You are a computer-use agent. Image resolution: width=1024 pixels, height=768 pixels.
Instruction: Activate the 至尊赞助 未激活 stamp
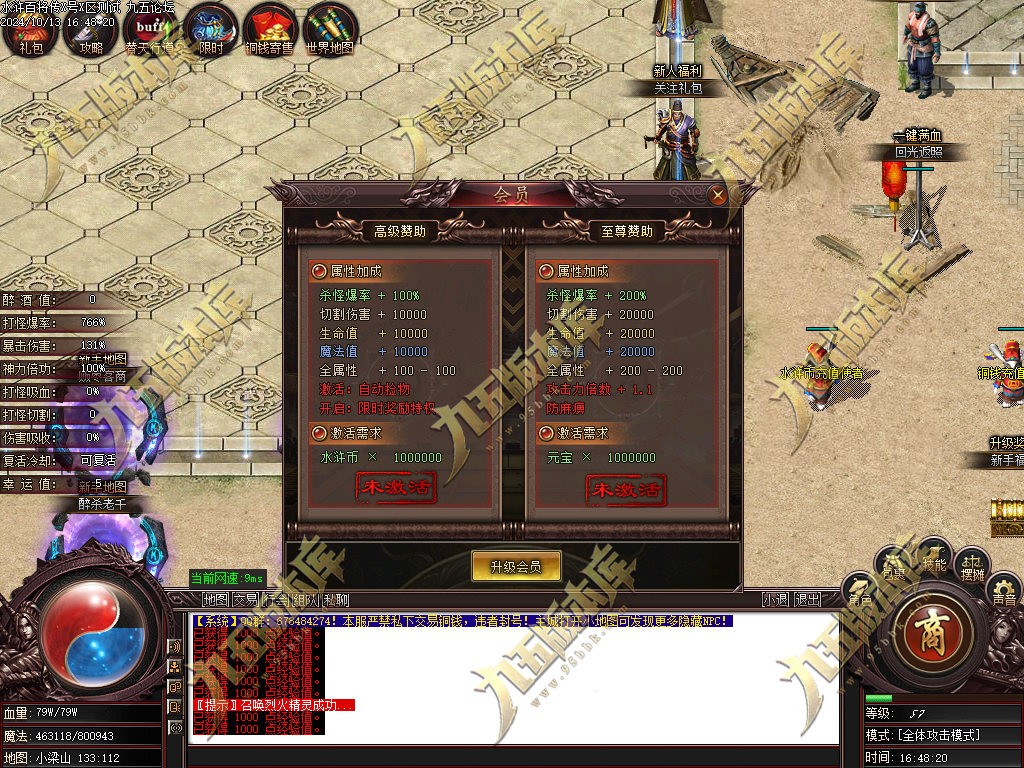tap(625, 489)
